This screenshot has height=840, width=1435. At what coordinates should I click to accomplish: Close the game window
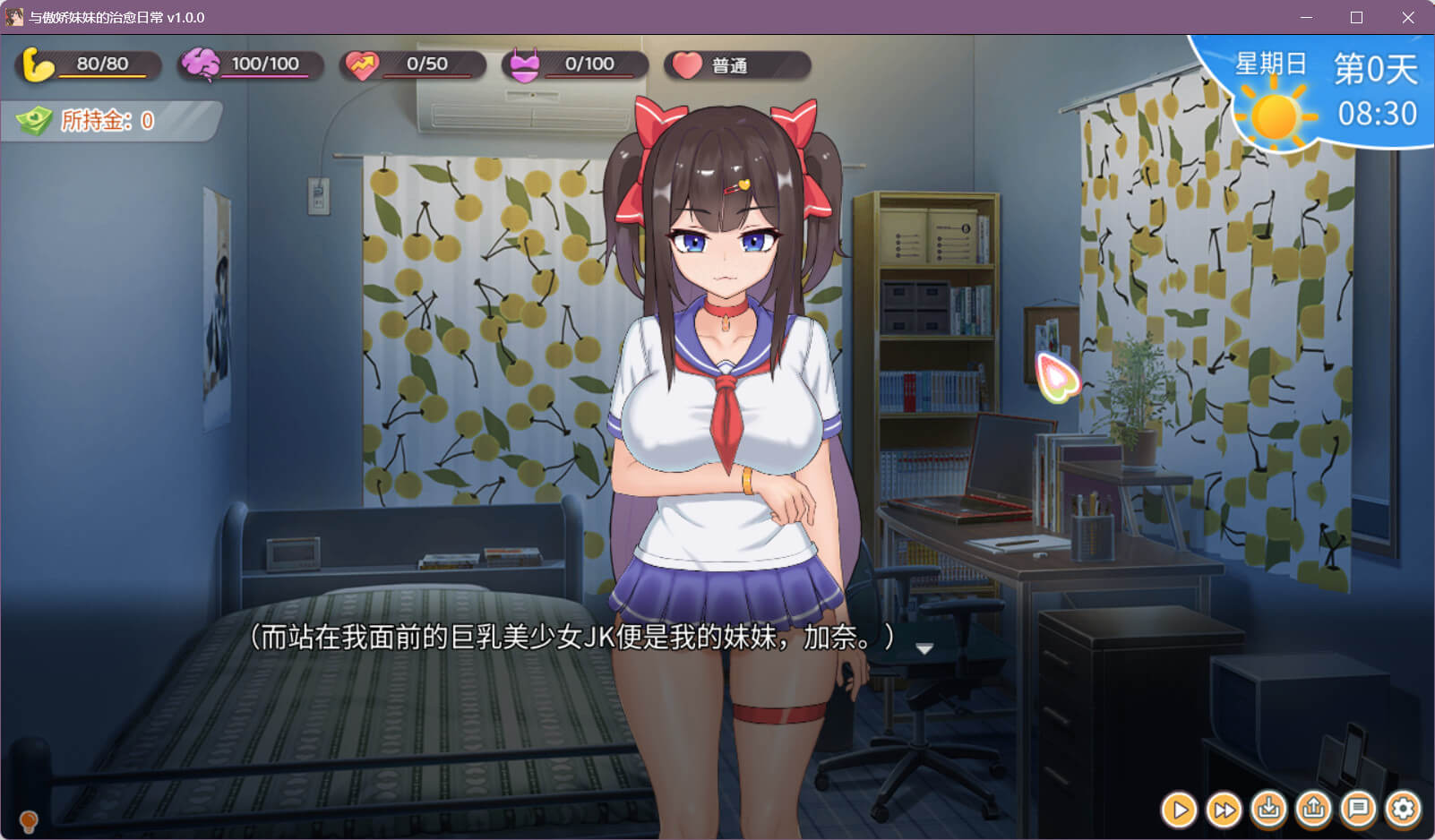tap(1408, 18)
